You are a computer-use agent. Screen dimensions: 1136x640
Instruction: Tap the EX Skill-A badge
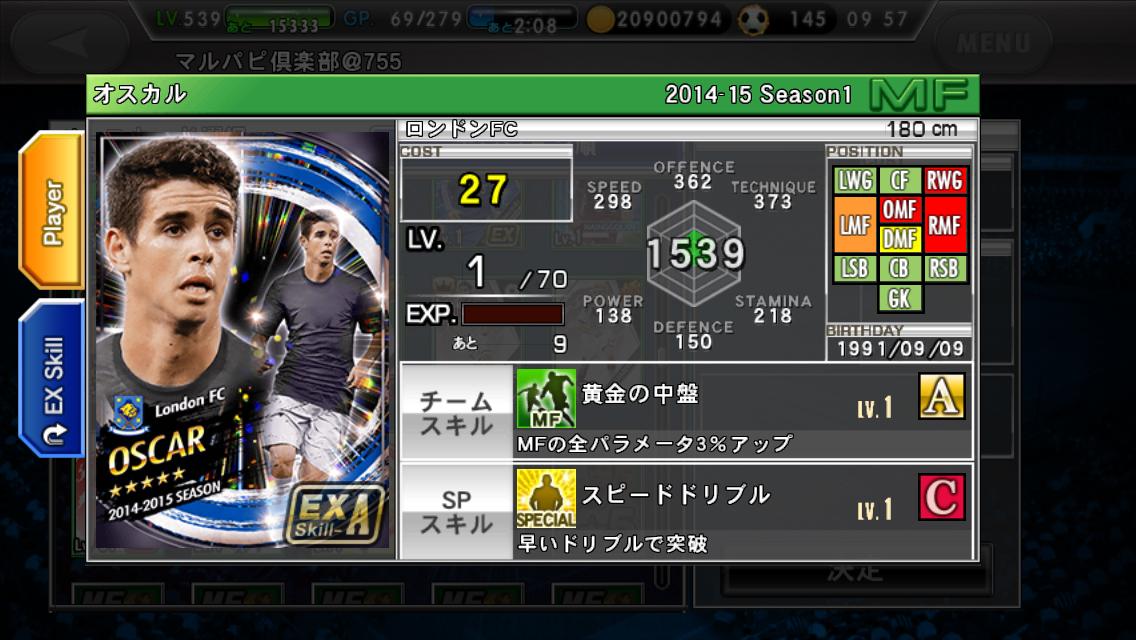(x=333, y=513)
